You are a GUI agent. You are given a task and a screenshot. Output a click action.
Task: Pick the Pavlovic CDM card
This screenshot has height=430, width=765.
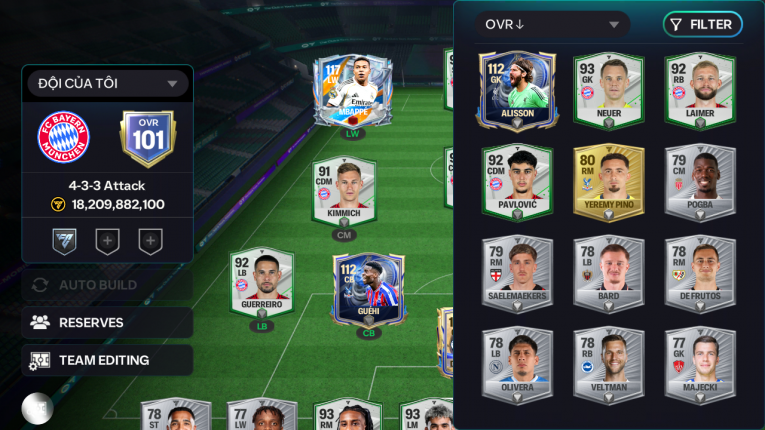click(x=517, y=181)
